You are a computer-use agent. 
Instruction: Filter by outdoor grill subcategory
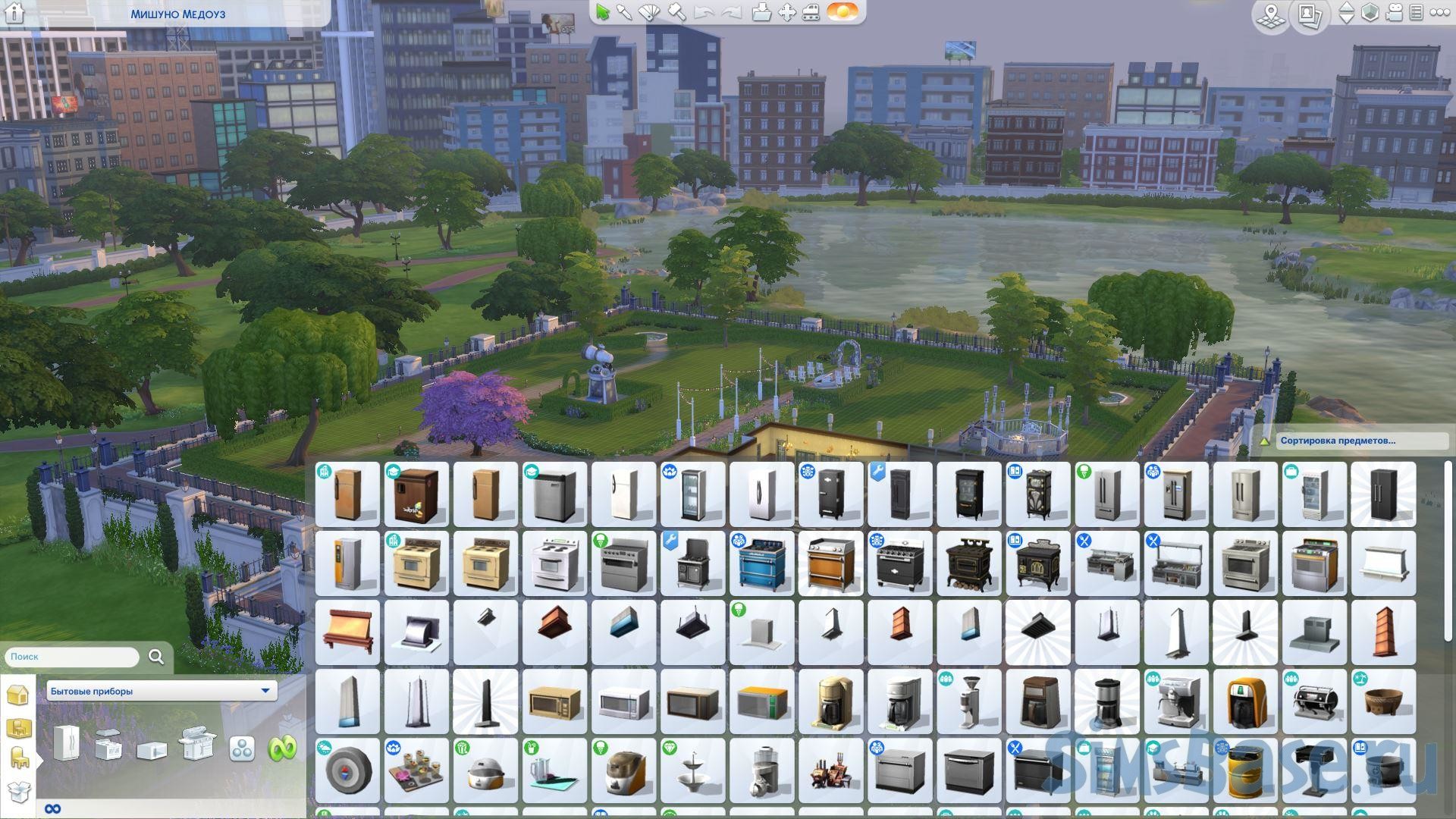196,745
